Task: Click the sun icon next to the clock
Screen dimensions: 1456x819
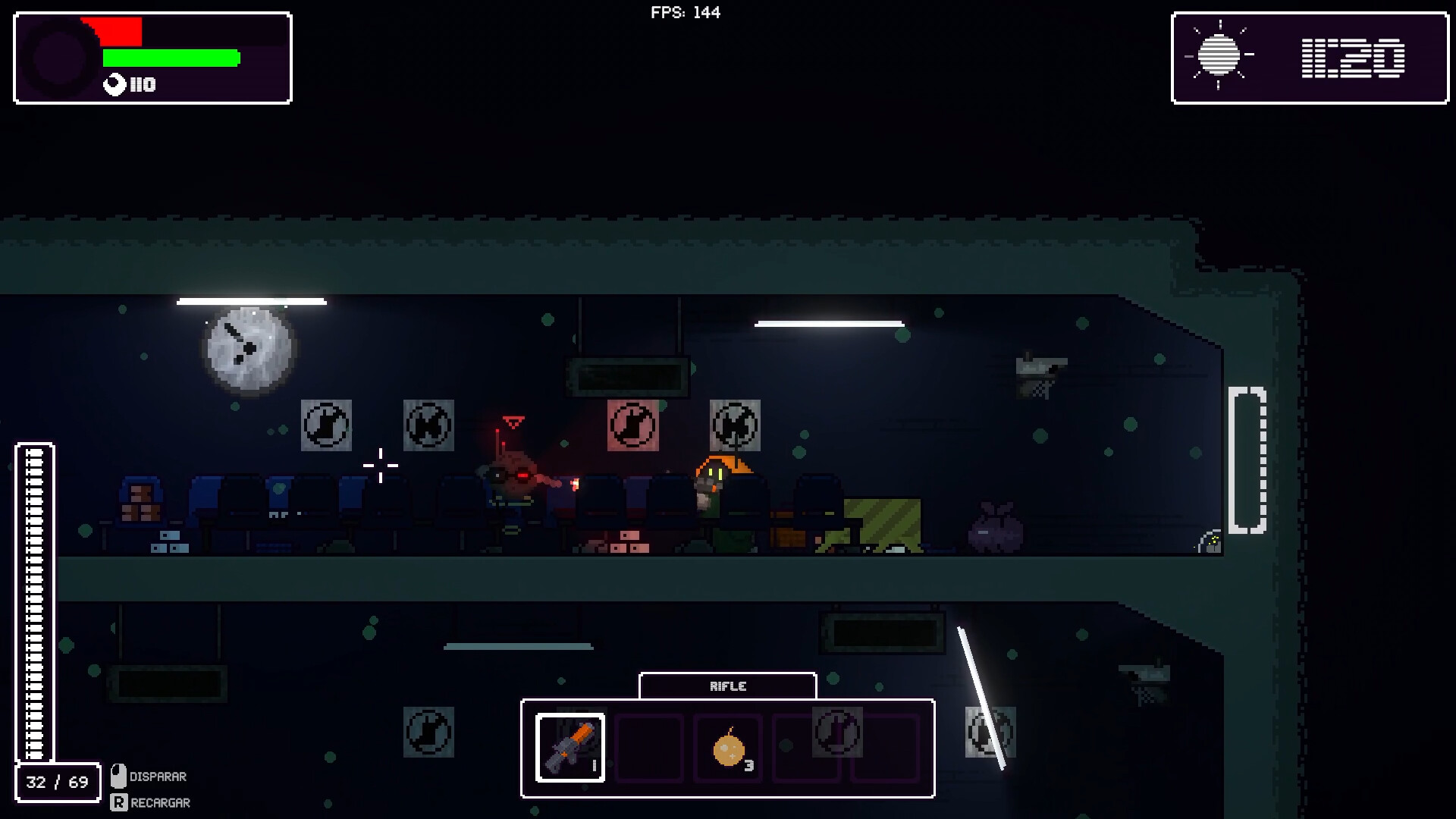Action: point(1219,55)
